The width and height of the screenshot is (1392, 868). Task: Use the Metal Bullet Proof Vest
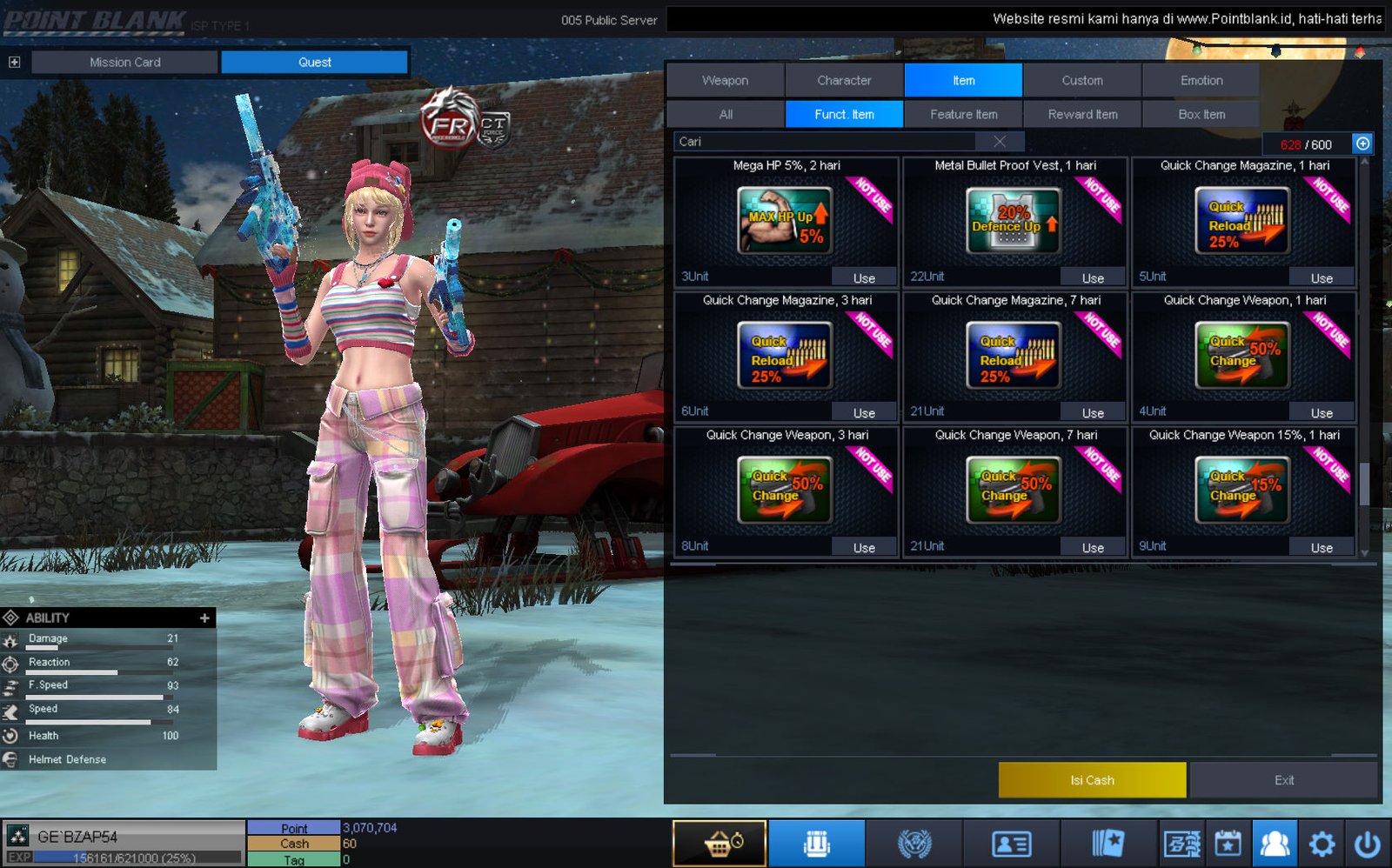(1093, 278)
